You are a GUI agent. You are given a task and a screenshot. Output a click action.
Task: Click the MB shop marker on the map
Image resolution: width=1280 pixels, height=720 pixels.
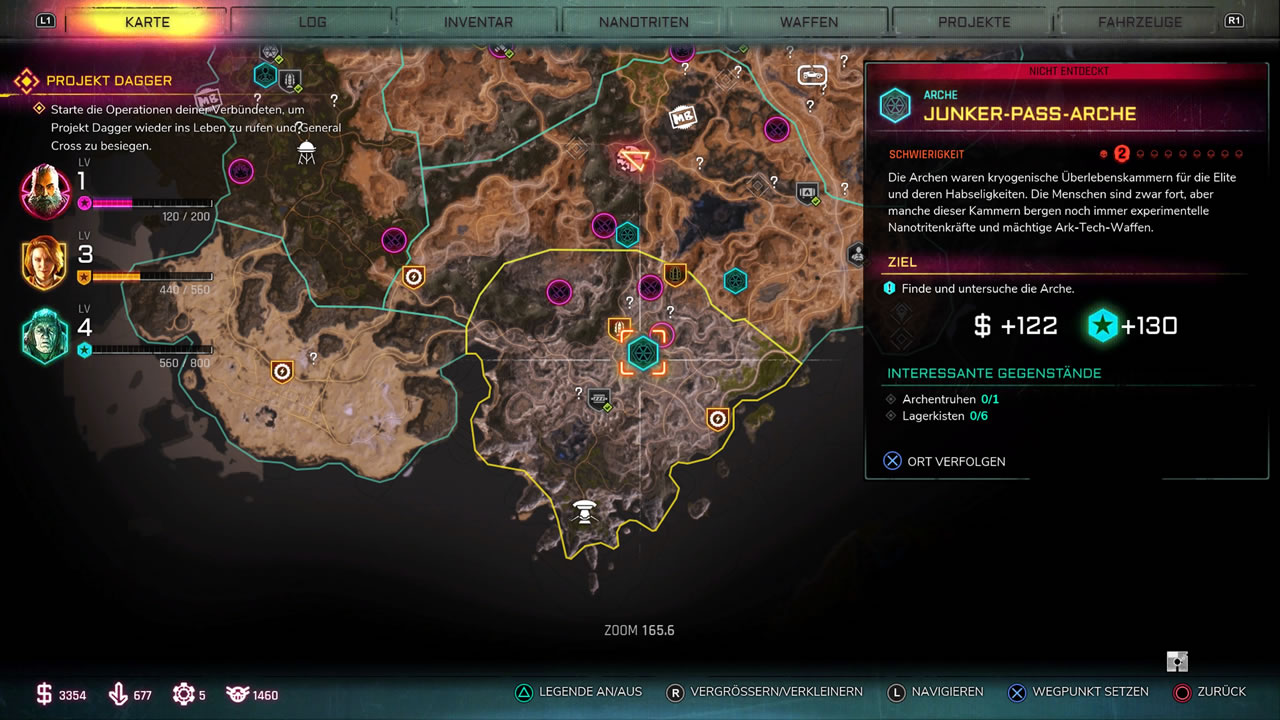[x=682, y=117]
